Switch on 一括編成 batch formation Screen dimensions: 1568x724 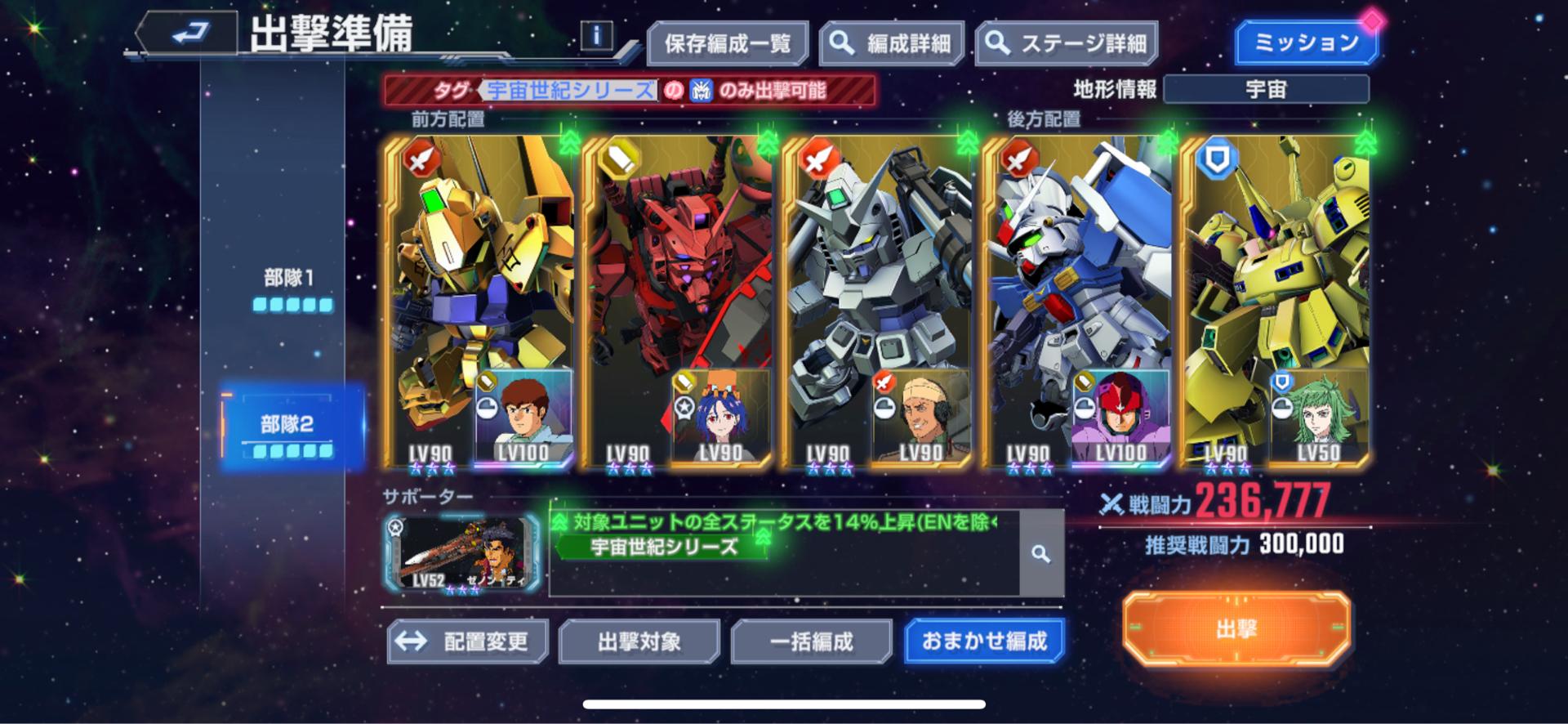click(x=812, y=642)
